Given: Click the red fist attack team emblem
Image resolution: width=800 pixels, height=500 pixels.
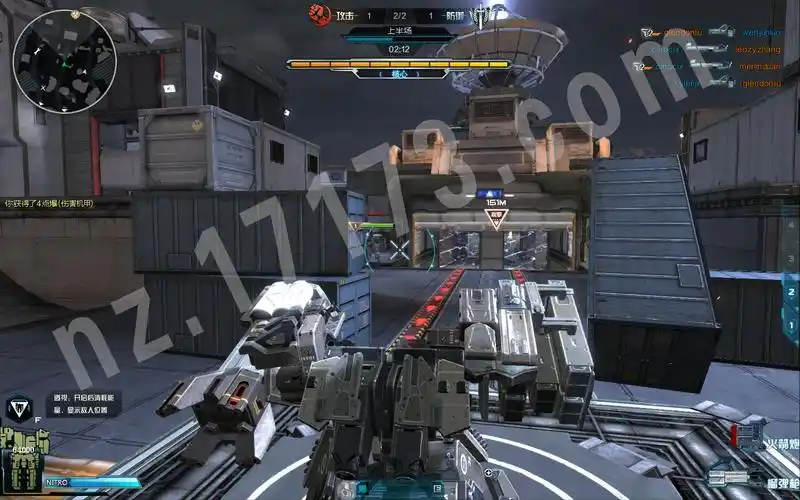Looking at the screenshot, I should tap(319, 14).
